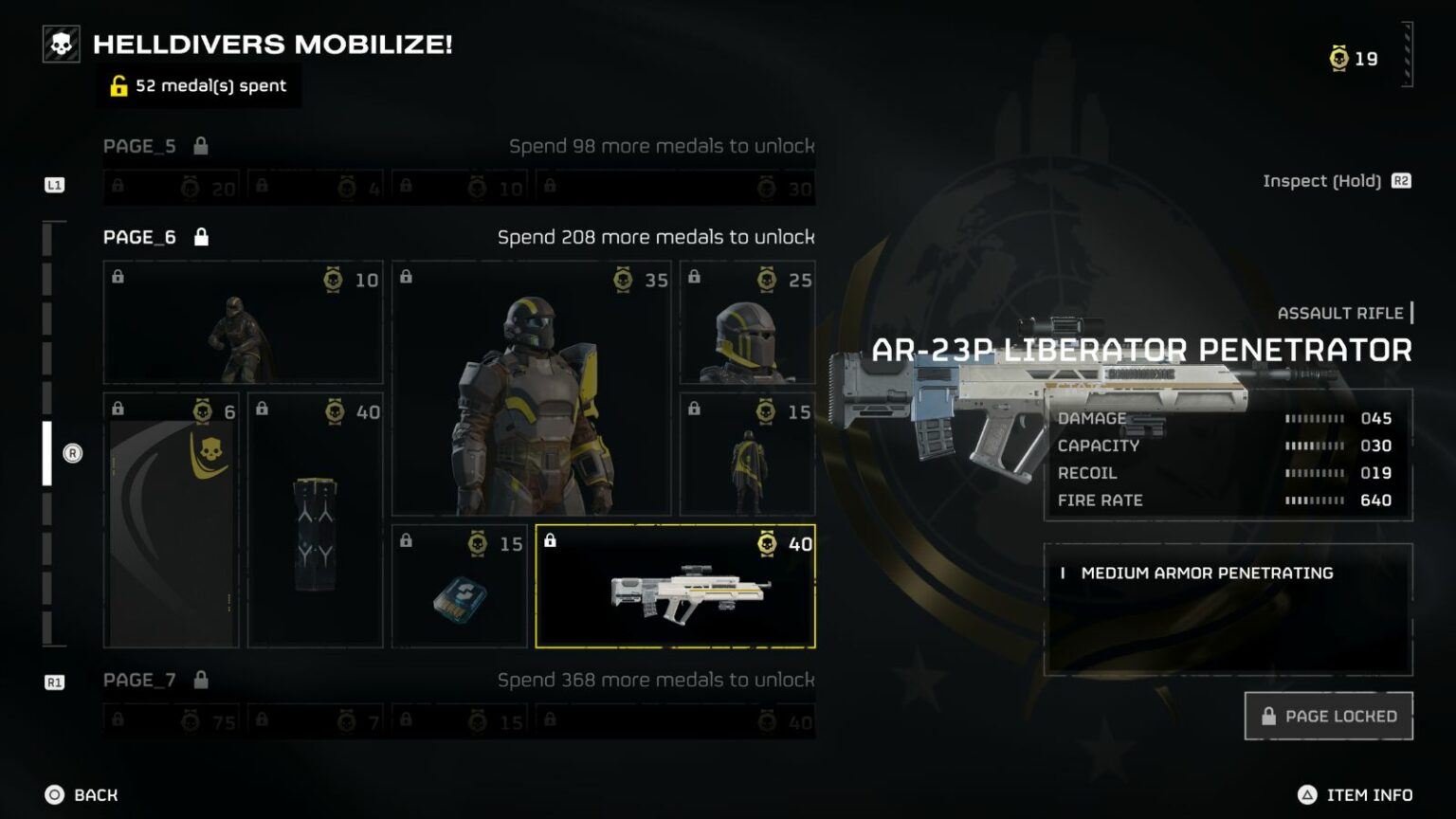This screenshot has height=819, width=1456.
Task: Select the helmet tile costing 25 medals
Action: tap(747, 323)
